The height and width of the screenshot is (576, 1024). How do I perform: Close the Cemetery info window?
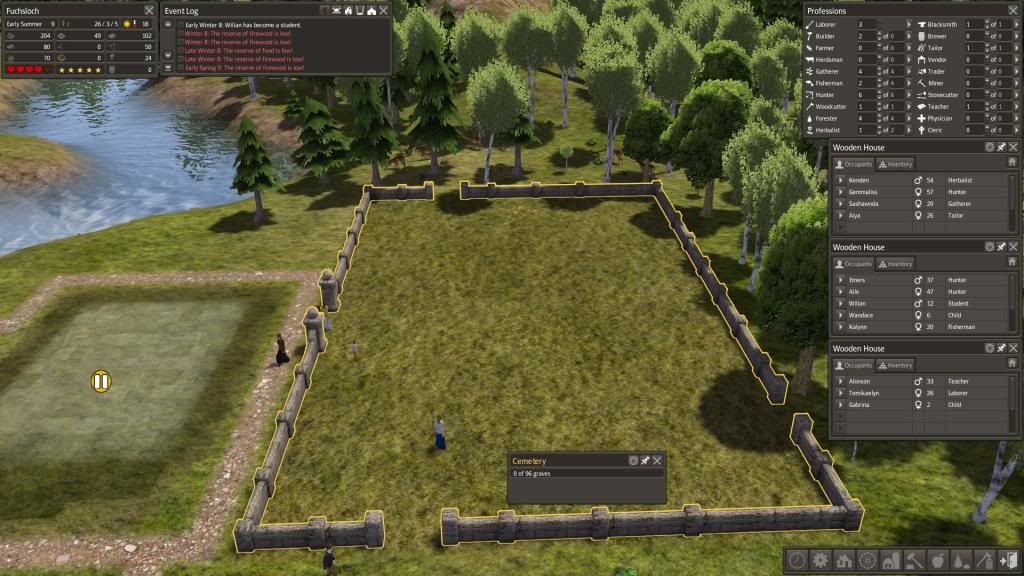[657, 461]
